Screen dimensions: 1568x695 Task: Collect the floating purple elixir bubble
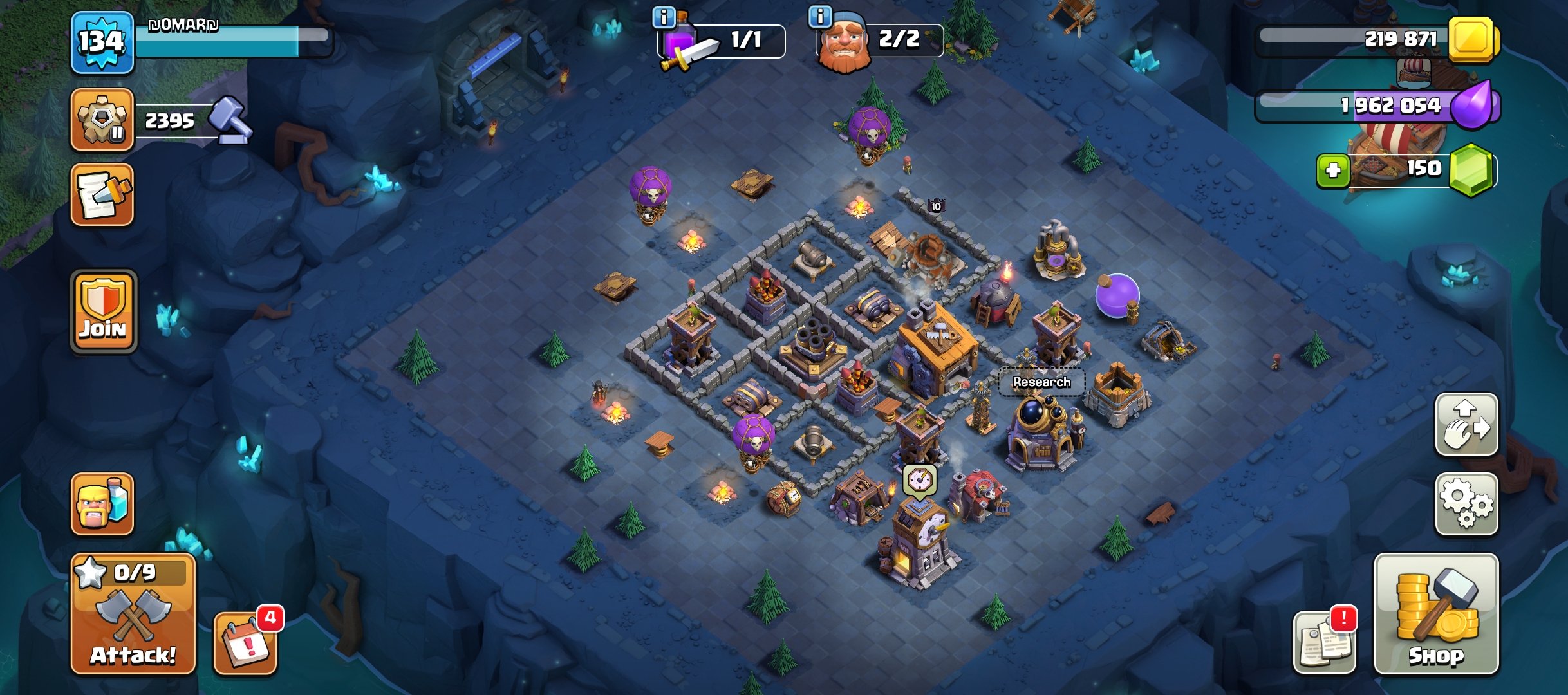coord(1117,295)
